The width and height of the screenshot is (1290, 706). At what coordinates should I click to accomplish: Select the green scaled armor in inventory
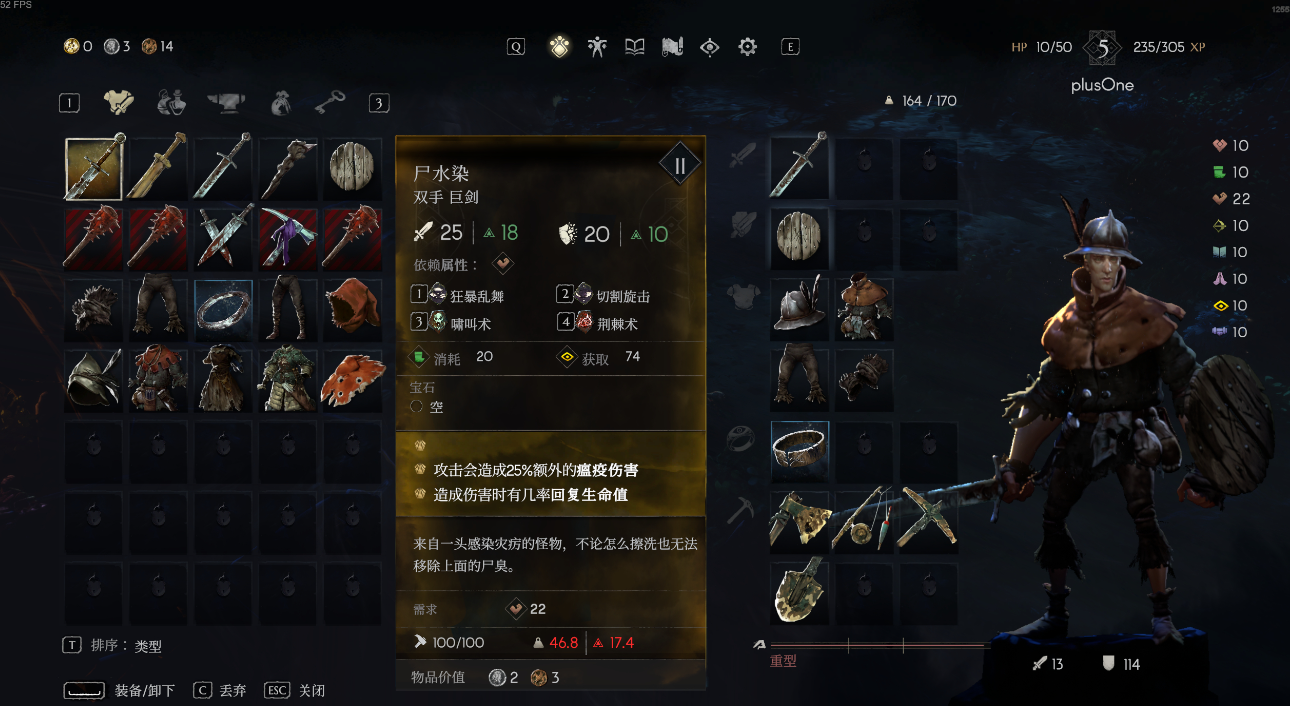click(x=288, y=380)
